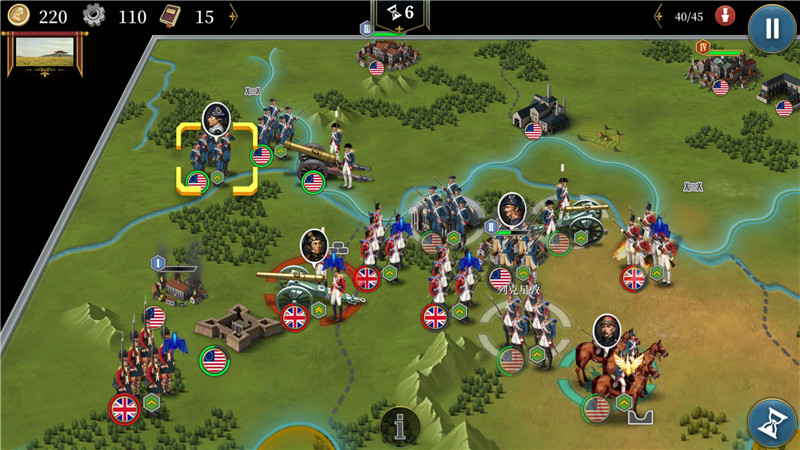Viewport: 800px width, 450px height.
Task: Click the red chess pawn icon
Action: pos(727,16)
